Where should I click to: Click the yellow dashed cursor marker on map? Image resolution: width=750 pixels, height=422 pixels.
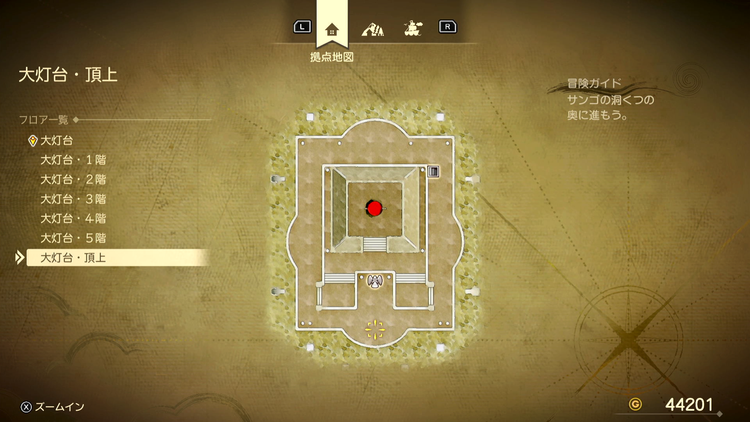pos(375,329)
